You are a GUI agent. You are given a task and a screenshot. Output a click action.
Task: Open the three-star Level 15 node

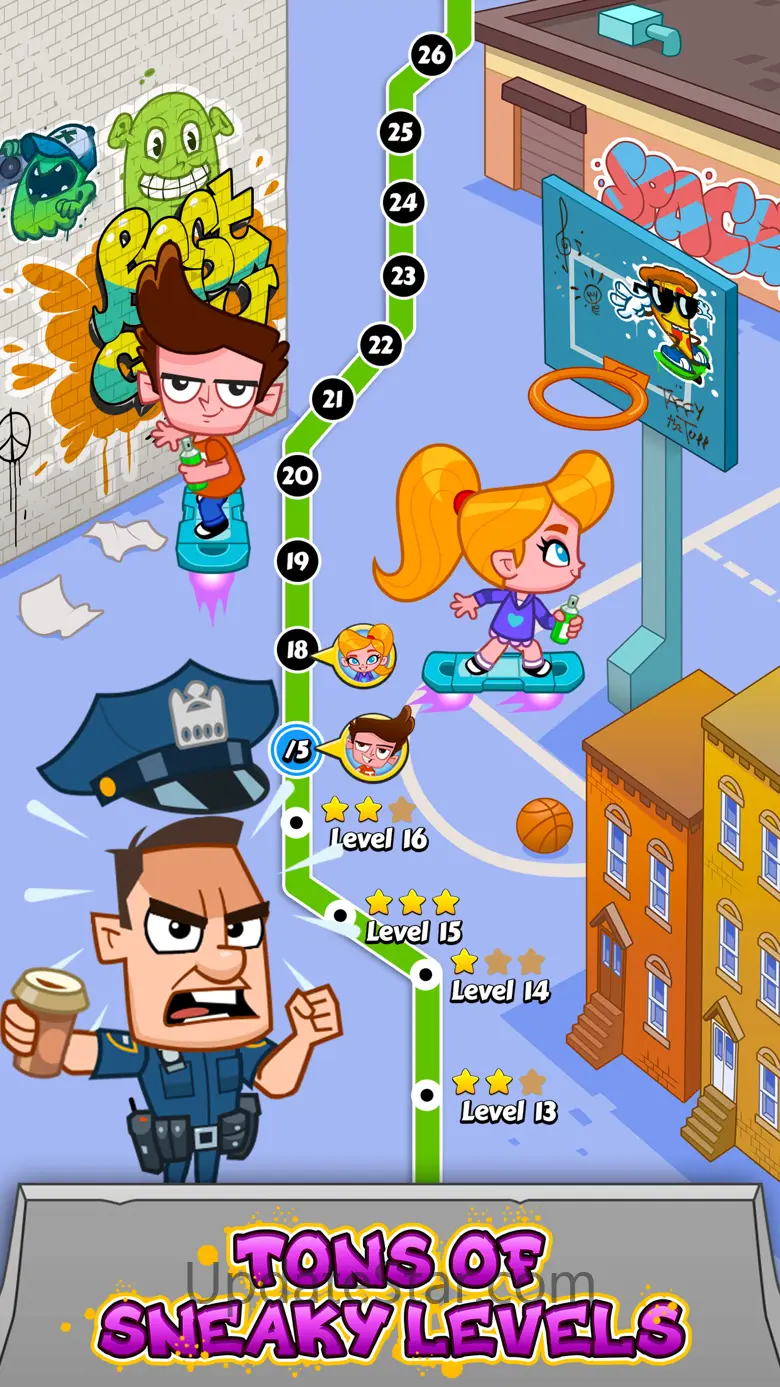coord(340,914)
